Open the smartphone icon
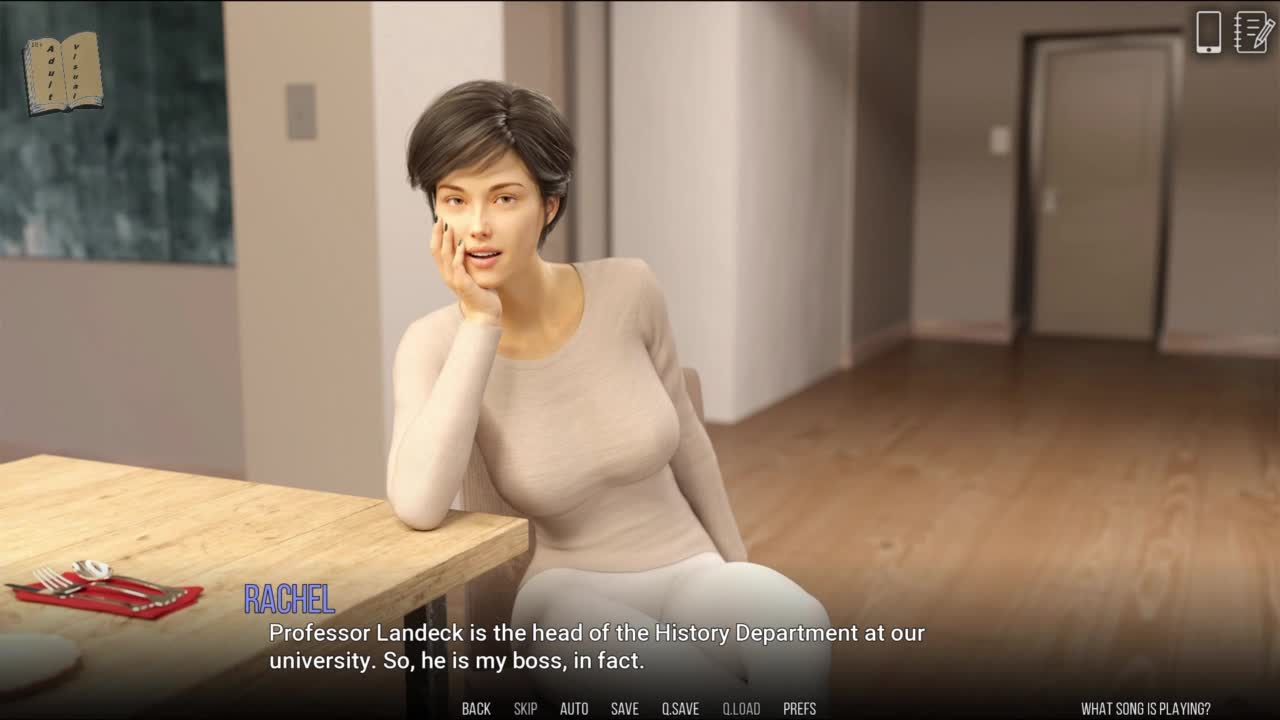1280x720 pixels. (x=1208, y=32)
